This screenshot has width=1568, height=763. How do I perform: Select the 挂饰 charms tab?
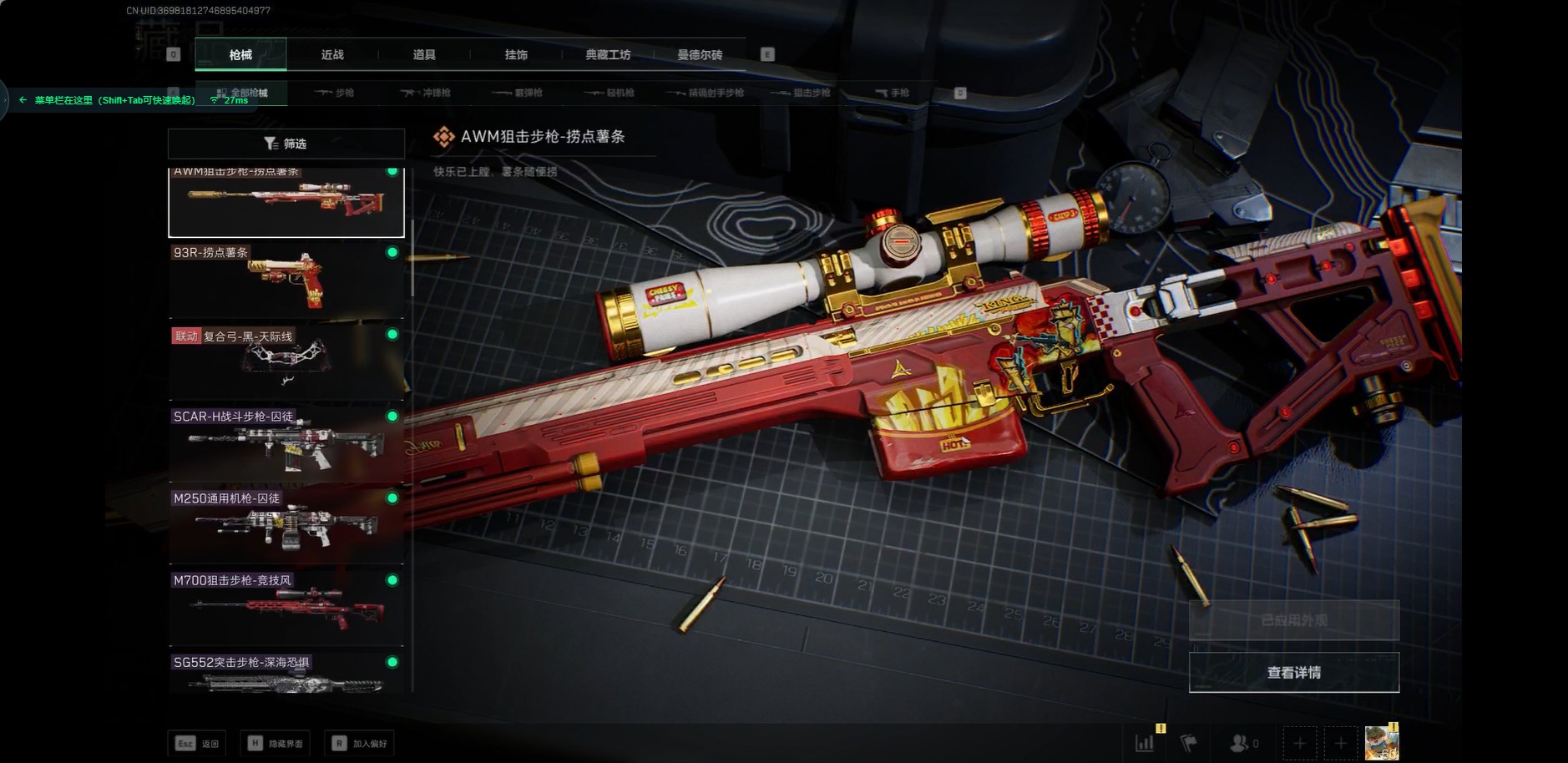coord(516,55)
